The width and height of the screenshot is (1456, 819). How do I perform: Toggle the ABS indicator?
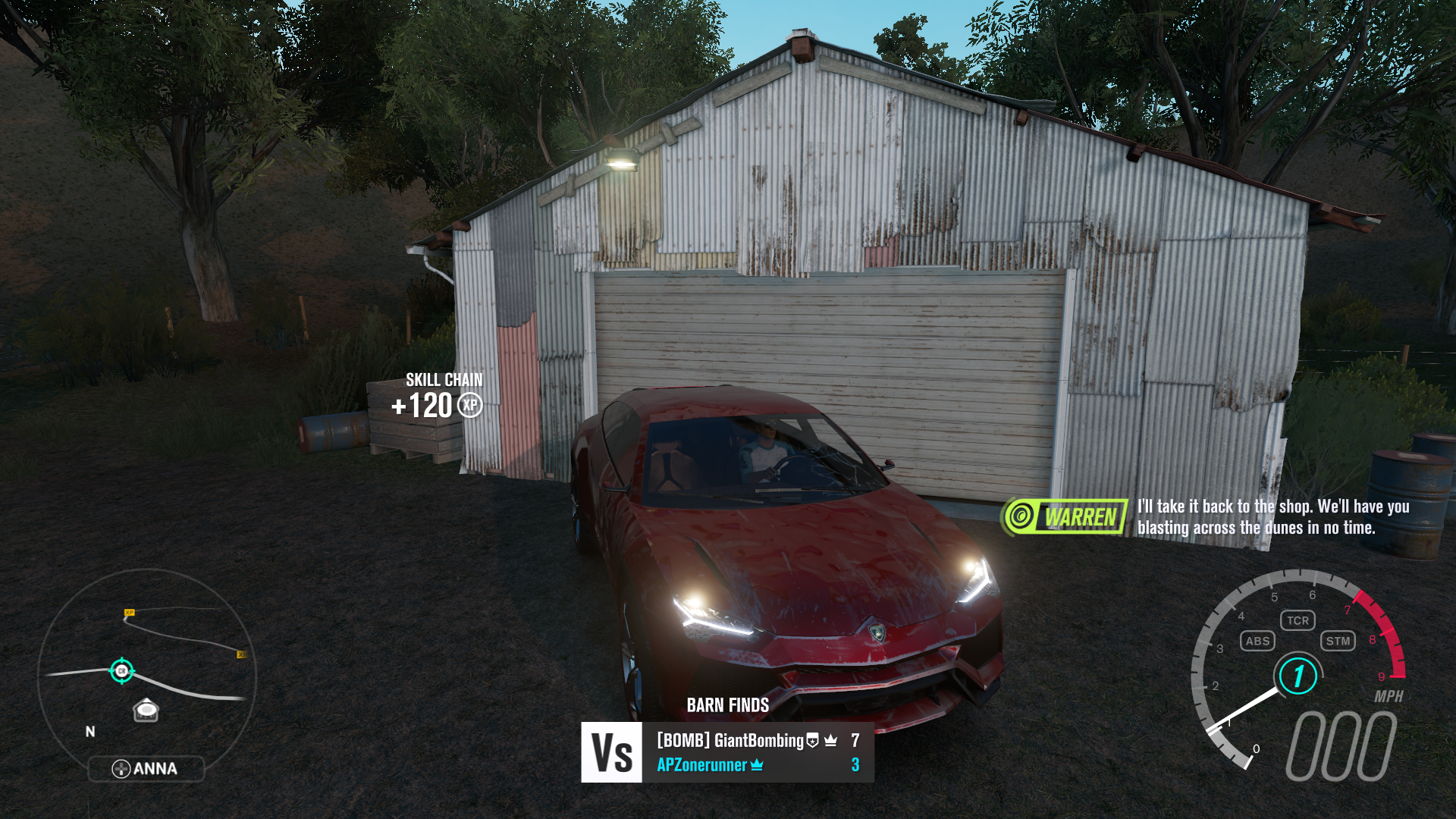[x=1257, y=641]
